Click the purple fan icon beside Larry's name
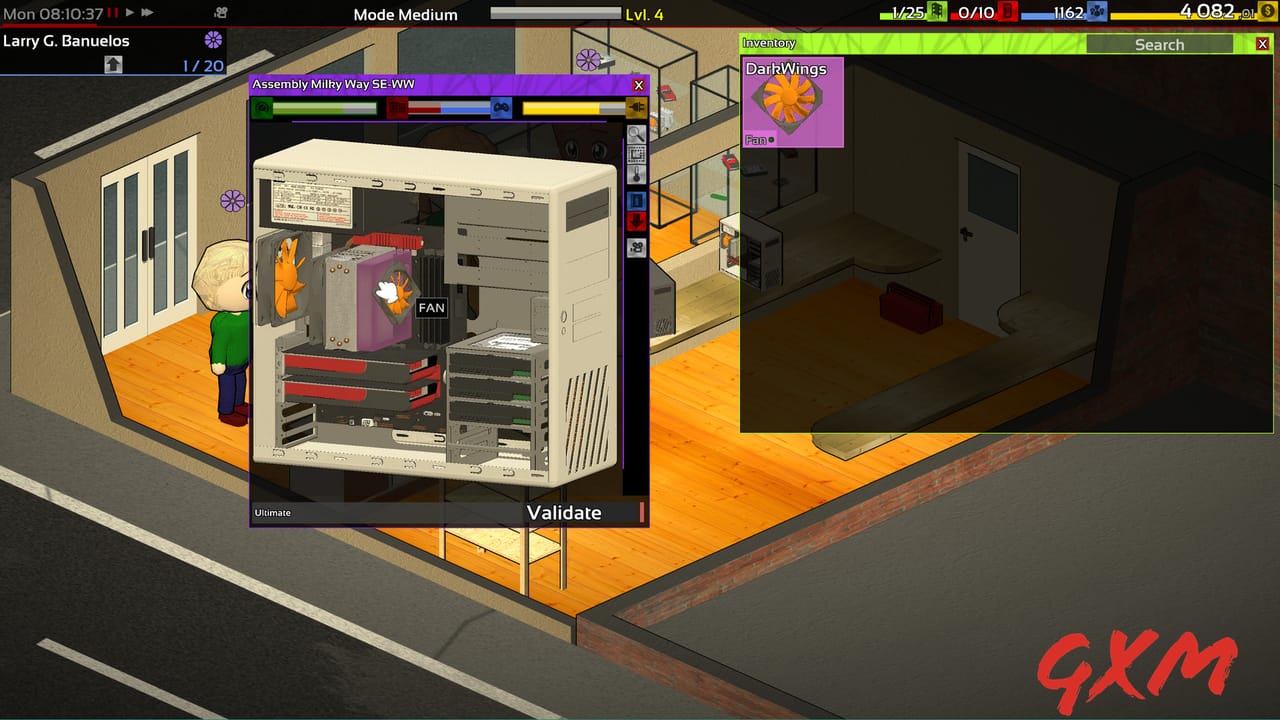The width and height of the screenshot is (1280, 720). 208,40
